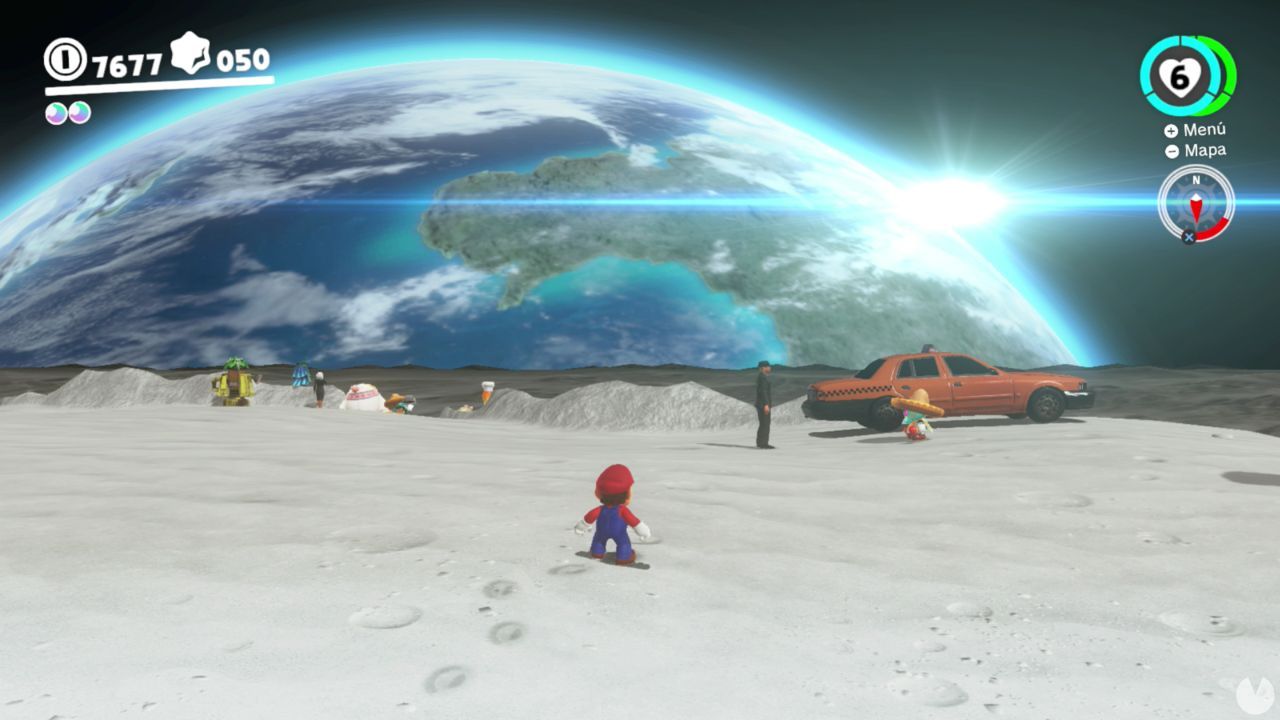
Task: Select the coin counter icon
Action: tap(66, 60)
